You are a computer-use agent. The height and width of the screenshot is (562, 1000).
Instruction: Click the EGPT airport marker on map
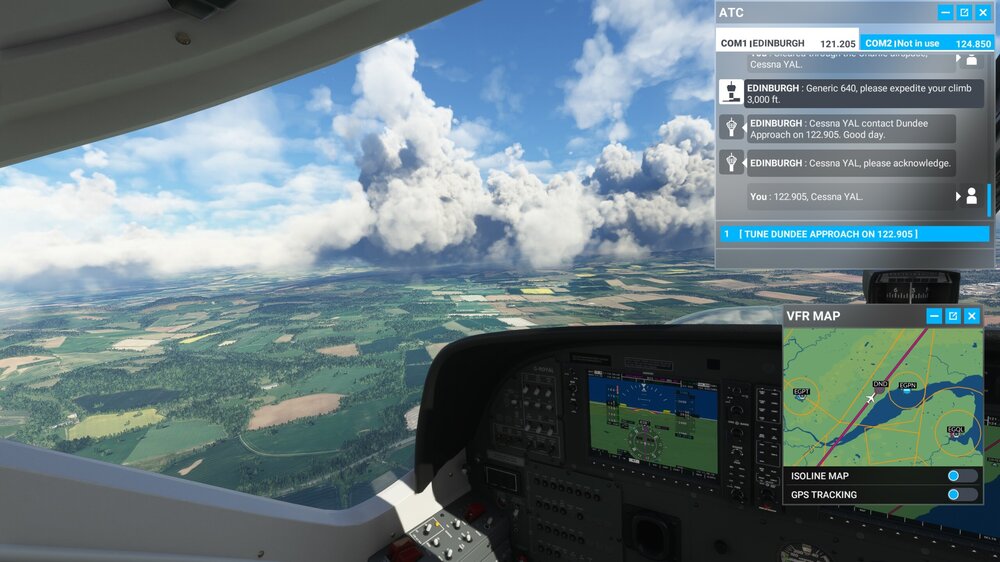click(x=802, y=398)
